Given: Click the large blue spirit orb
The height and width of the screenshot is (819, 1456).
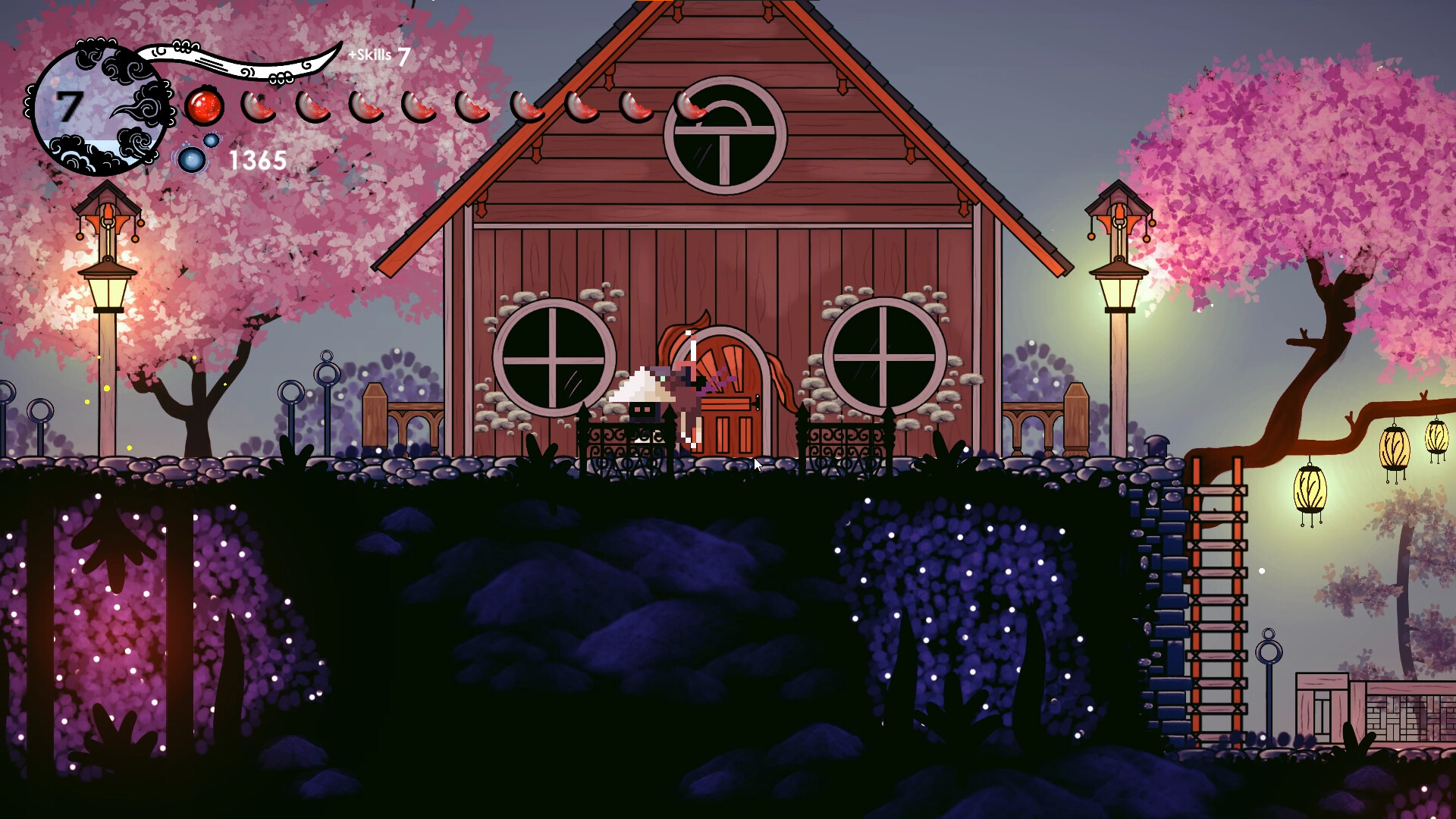Looking at the screenshot, I should tap(191, 159).
